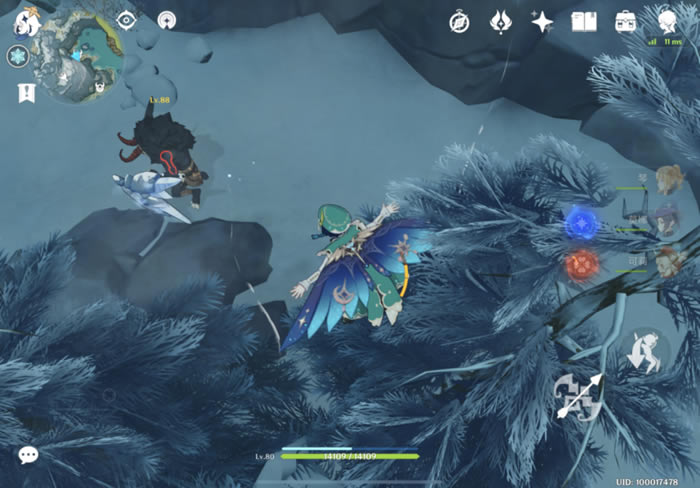Tap the blue glowing elemental orb

(x=581, y=223)
